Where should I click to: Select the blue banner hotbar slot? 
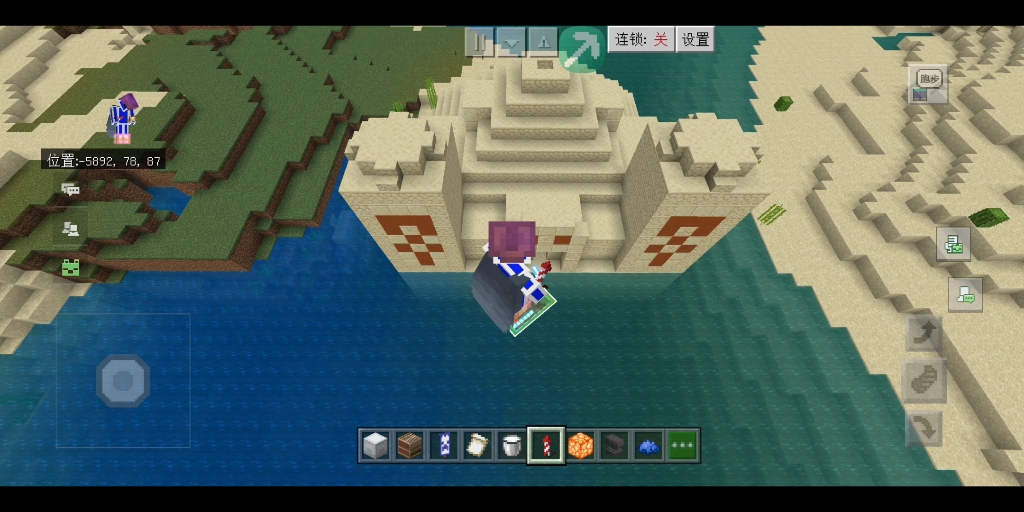444,445
